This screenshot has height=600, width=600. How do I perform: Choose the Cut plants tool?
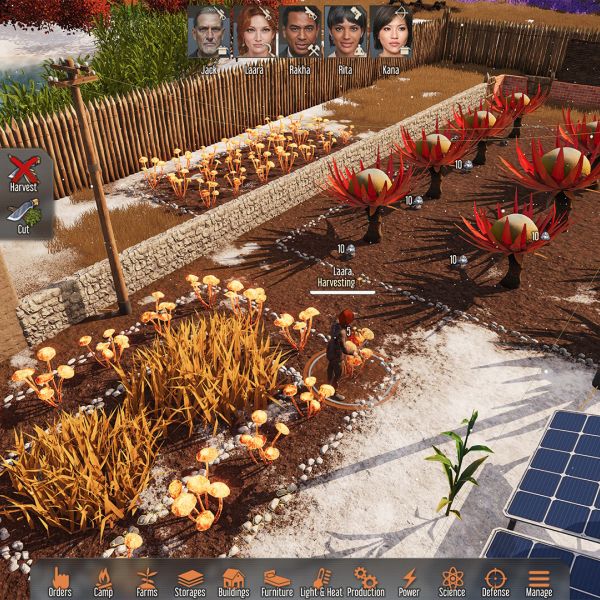pos(23,215)
